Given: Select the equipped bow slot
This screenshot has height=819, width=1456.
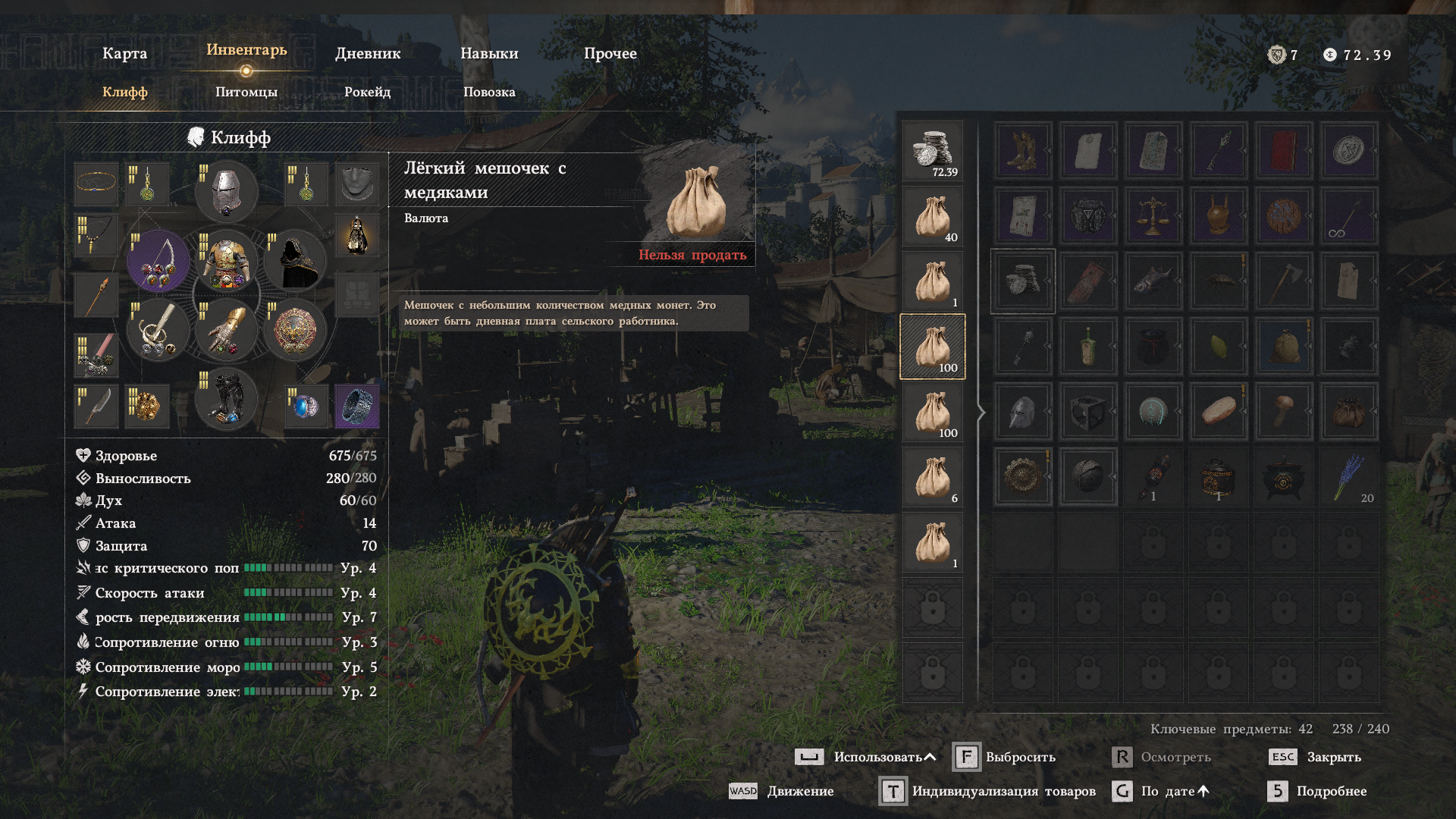Looking at the screenshot, I should tap(158, 261).
